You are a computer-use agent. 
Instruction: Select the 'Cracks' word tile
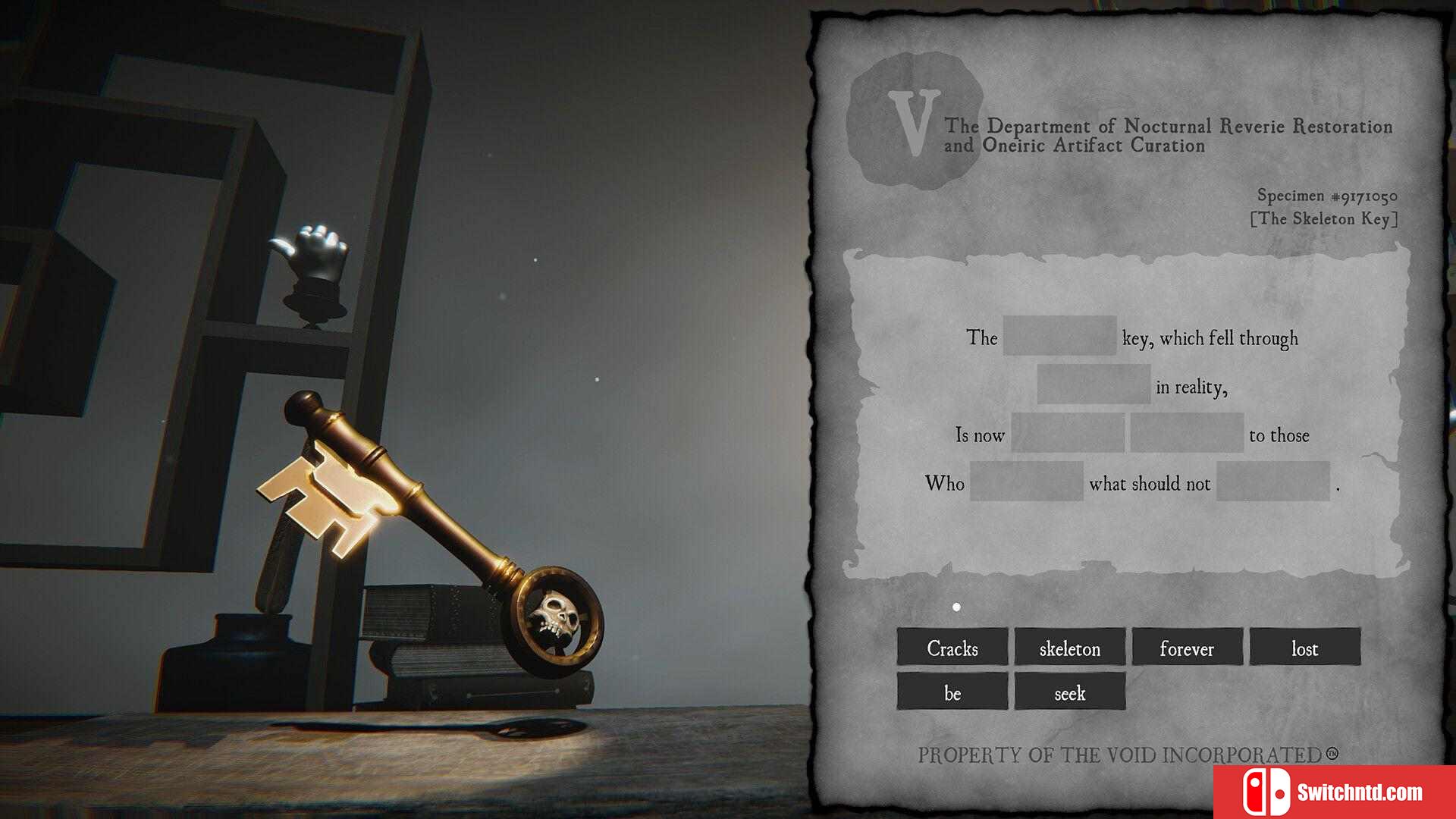coord(952,648)
